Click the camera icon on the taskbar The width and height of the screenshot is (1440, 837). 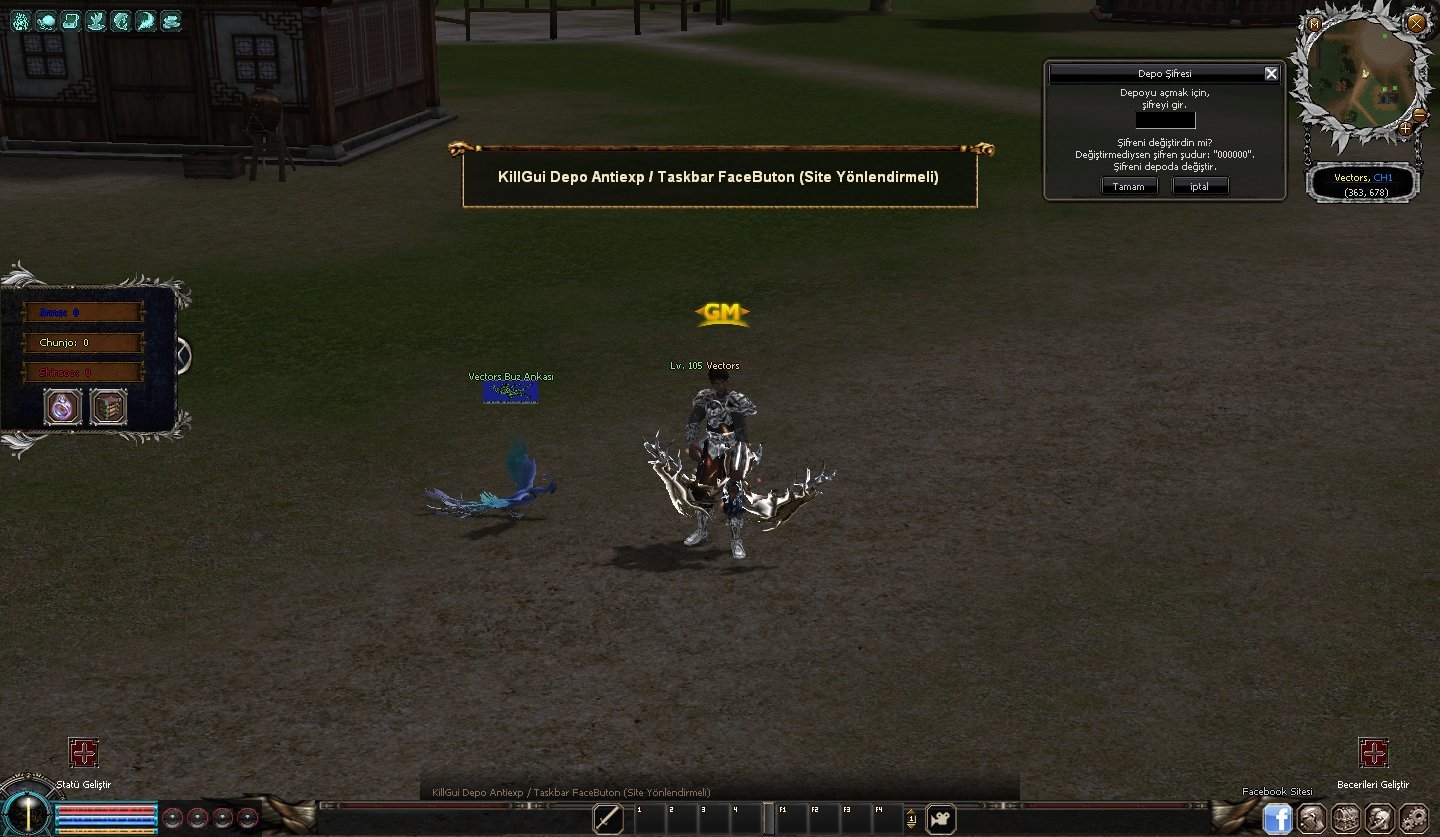coord(940,819)
